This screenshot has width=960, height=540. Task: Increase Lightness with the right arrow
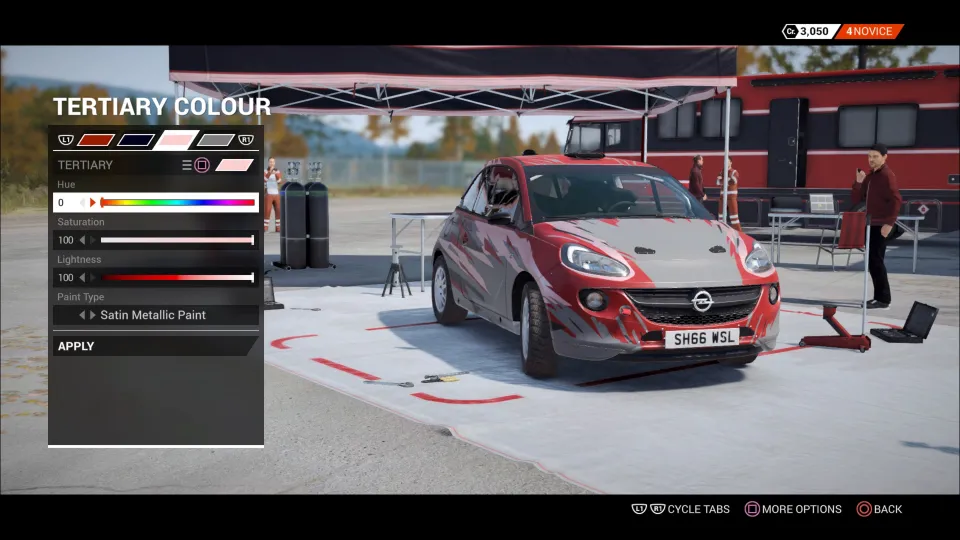[x=93, y=277]
